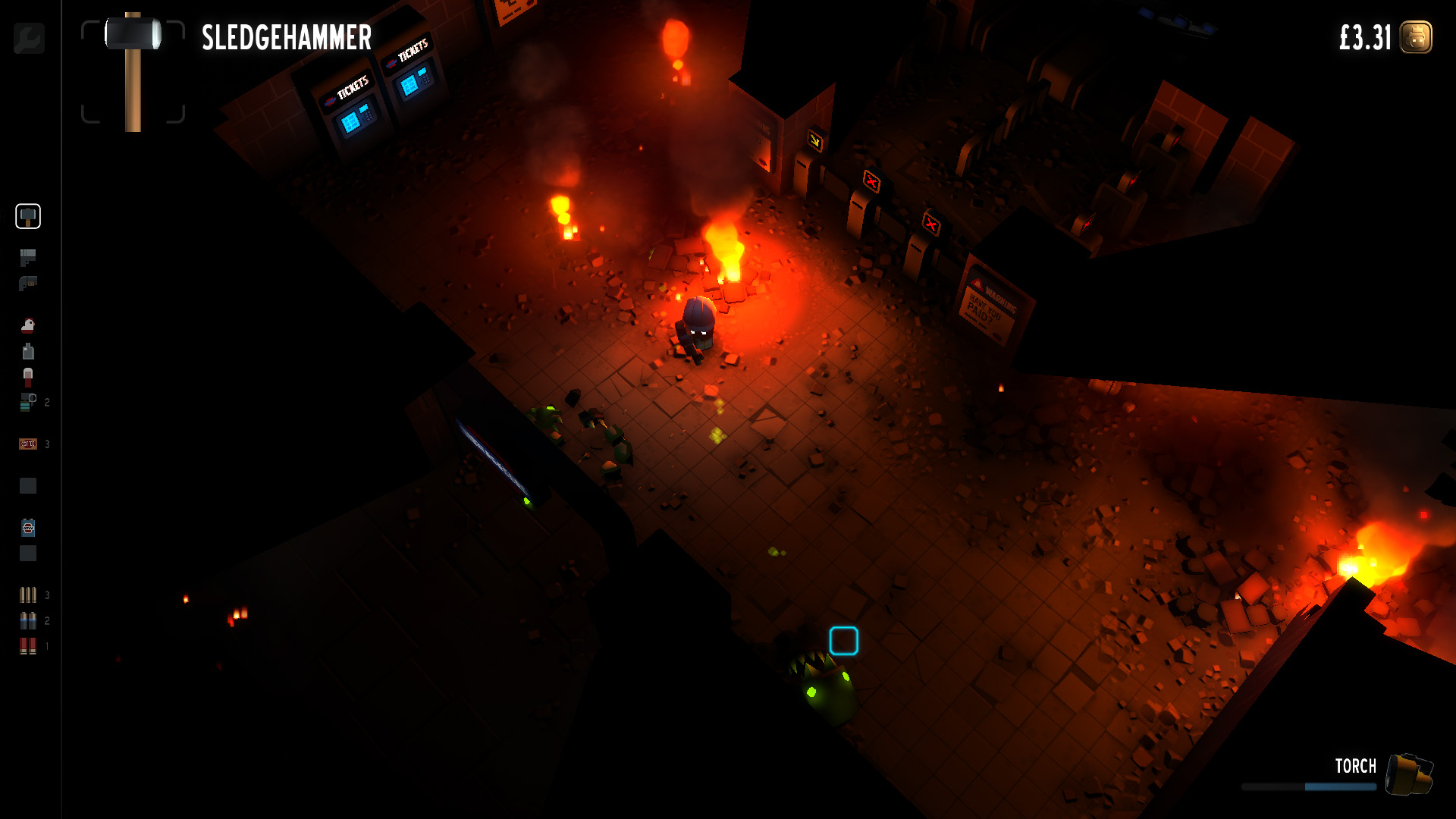This screenshot has width=1456, height=819.
Task: Equip the pistol from the sidebar
Action: [28, 258]
